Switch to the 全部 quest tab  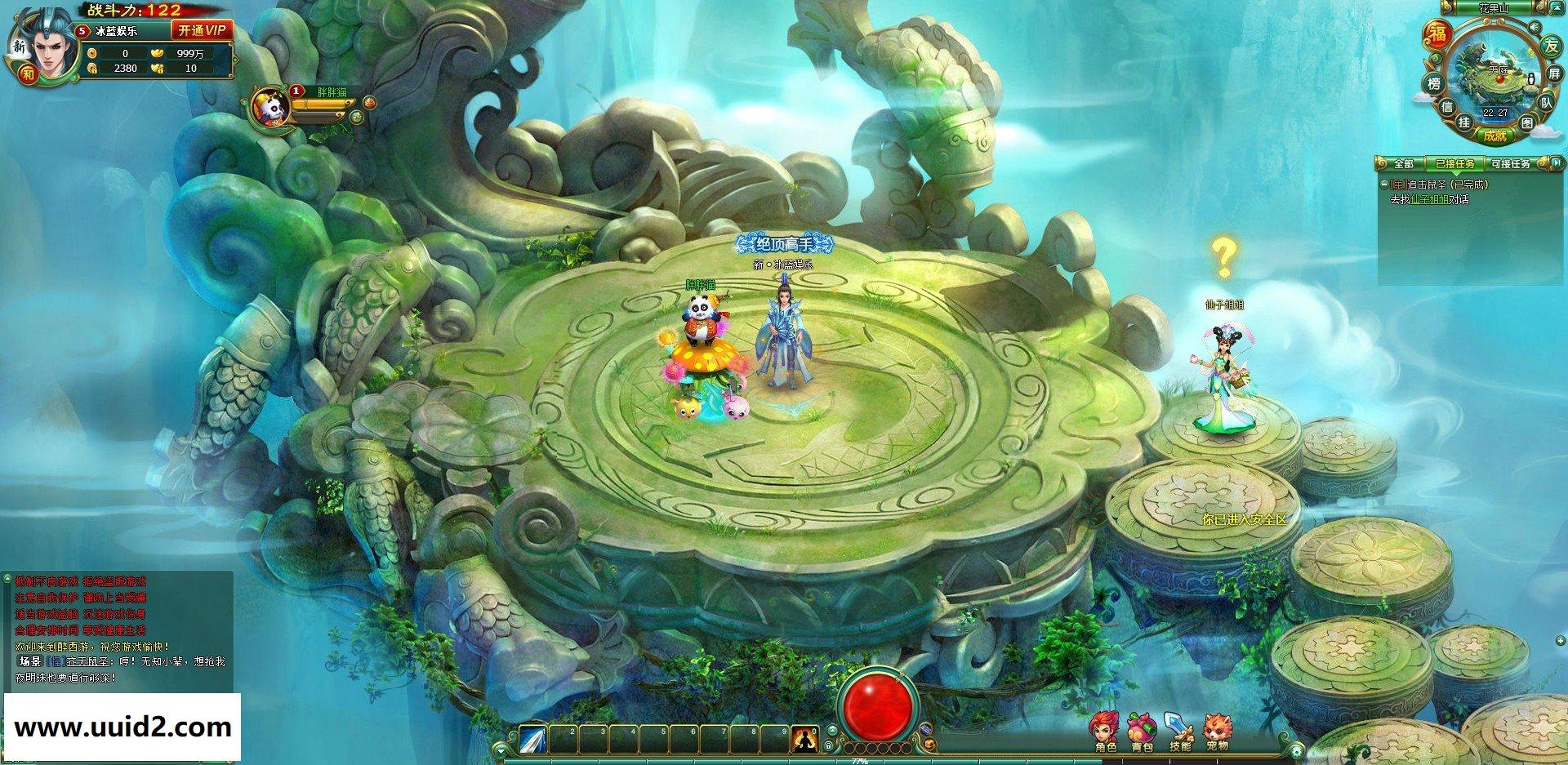click(x=1403, y=164)
